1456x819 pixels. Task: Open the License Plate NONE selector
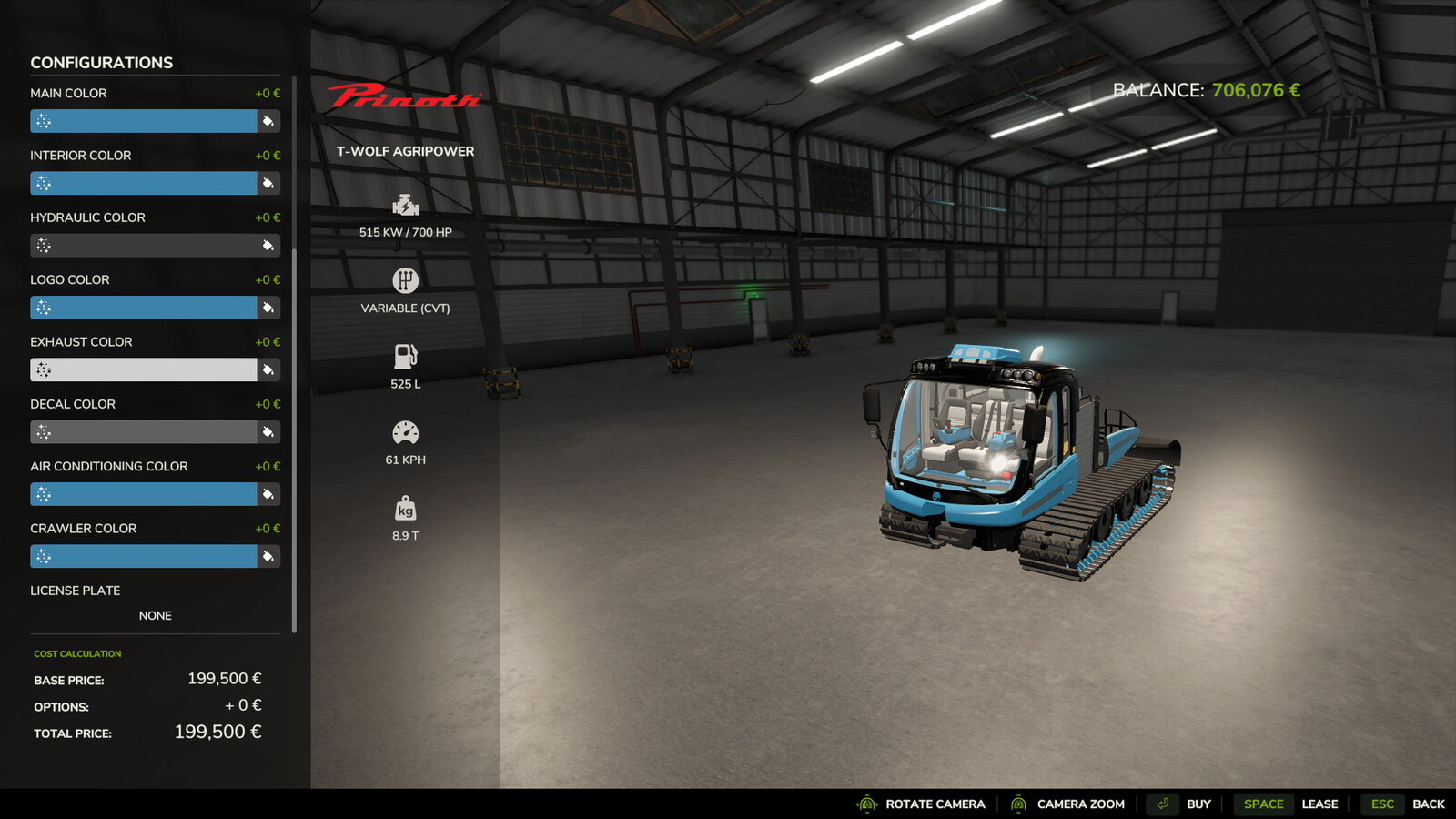[x=155, y=615]
